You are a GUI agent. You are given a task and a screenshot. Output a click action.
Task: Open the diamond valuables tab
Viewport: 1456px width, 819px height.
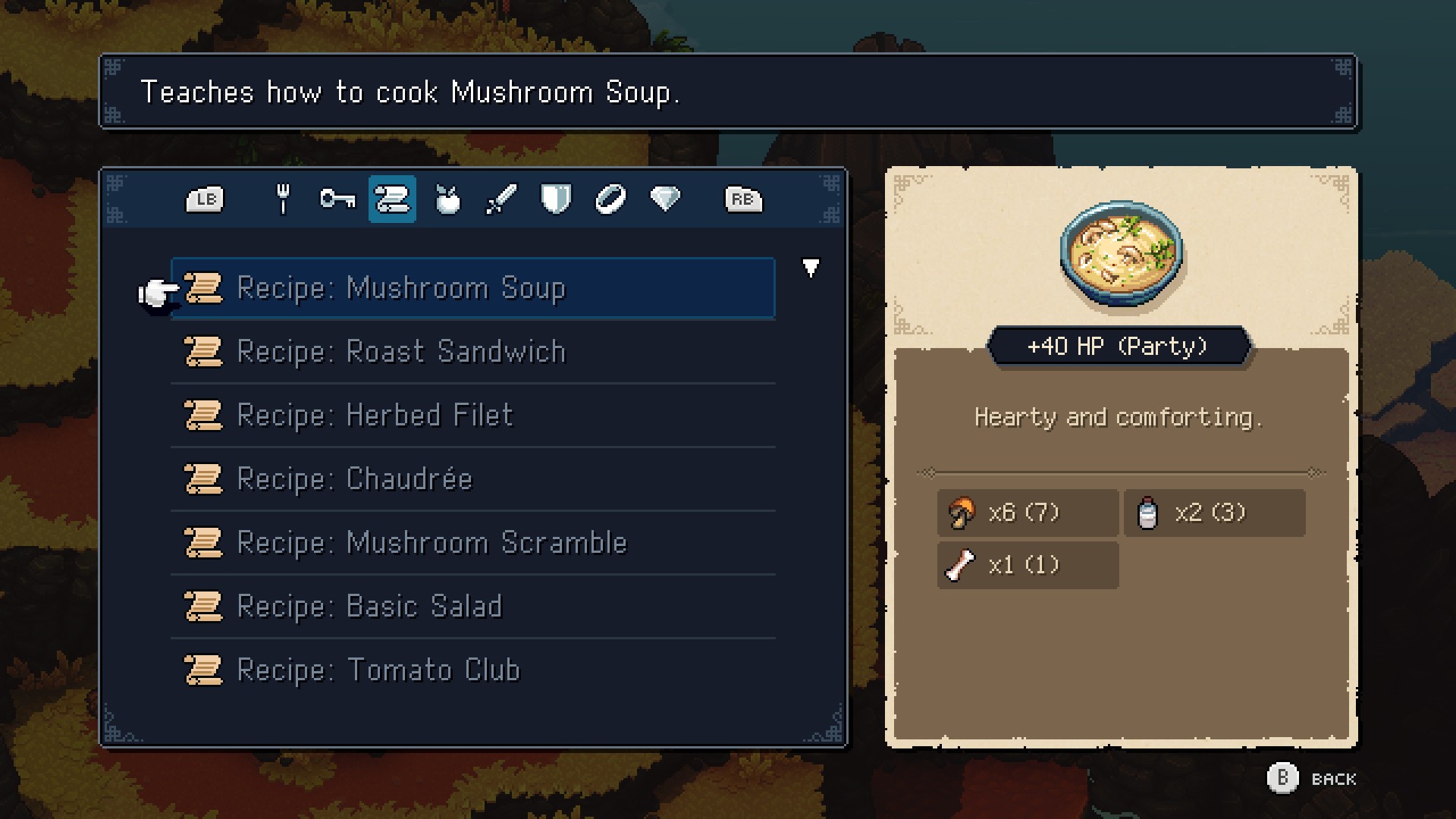(x=665, y=199)
